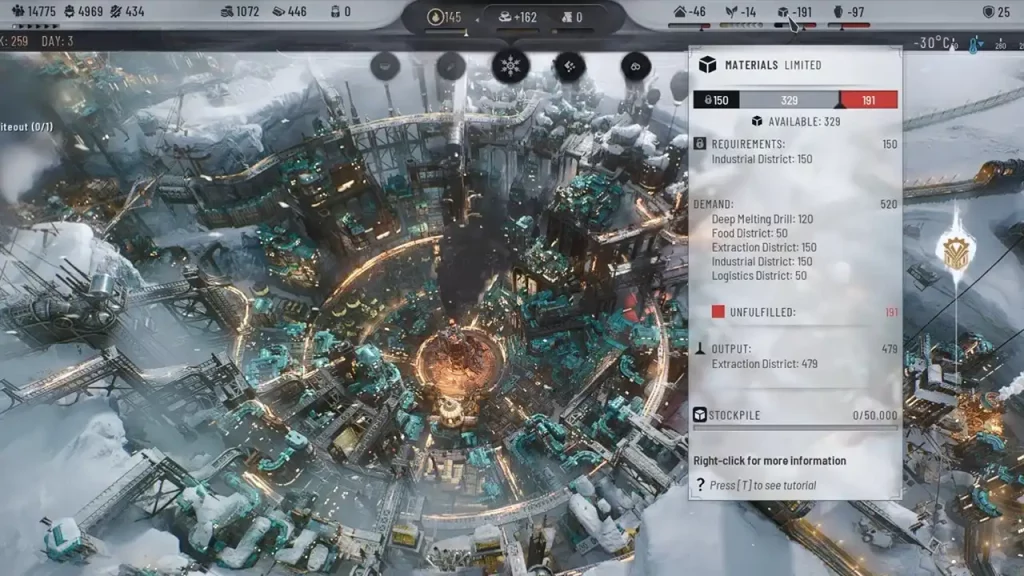Screen dimensions: 1024x576
Task: Show the food indicator reading -14
Action: [740, 12]
